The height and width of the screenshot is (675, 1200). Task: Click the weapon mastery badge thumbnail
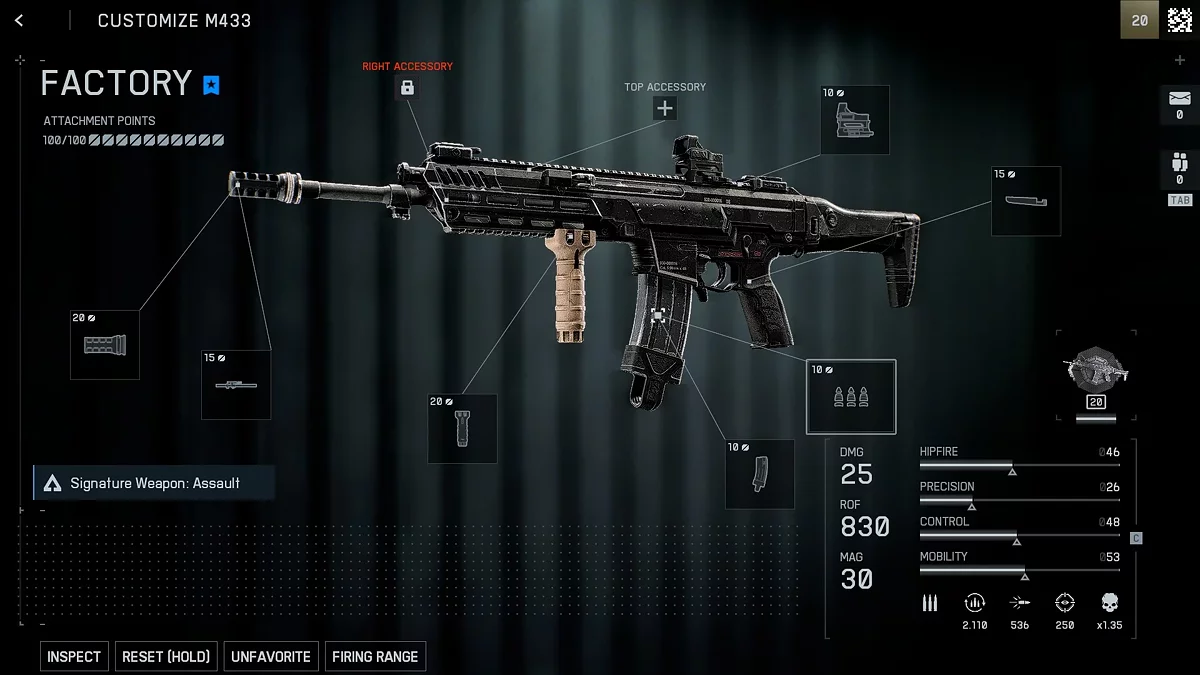pyautogui.click(x=1096, y=370)
